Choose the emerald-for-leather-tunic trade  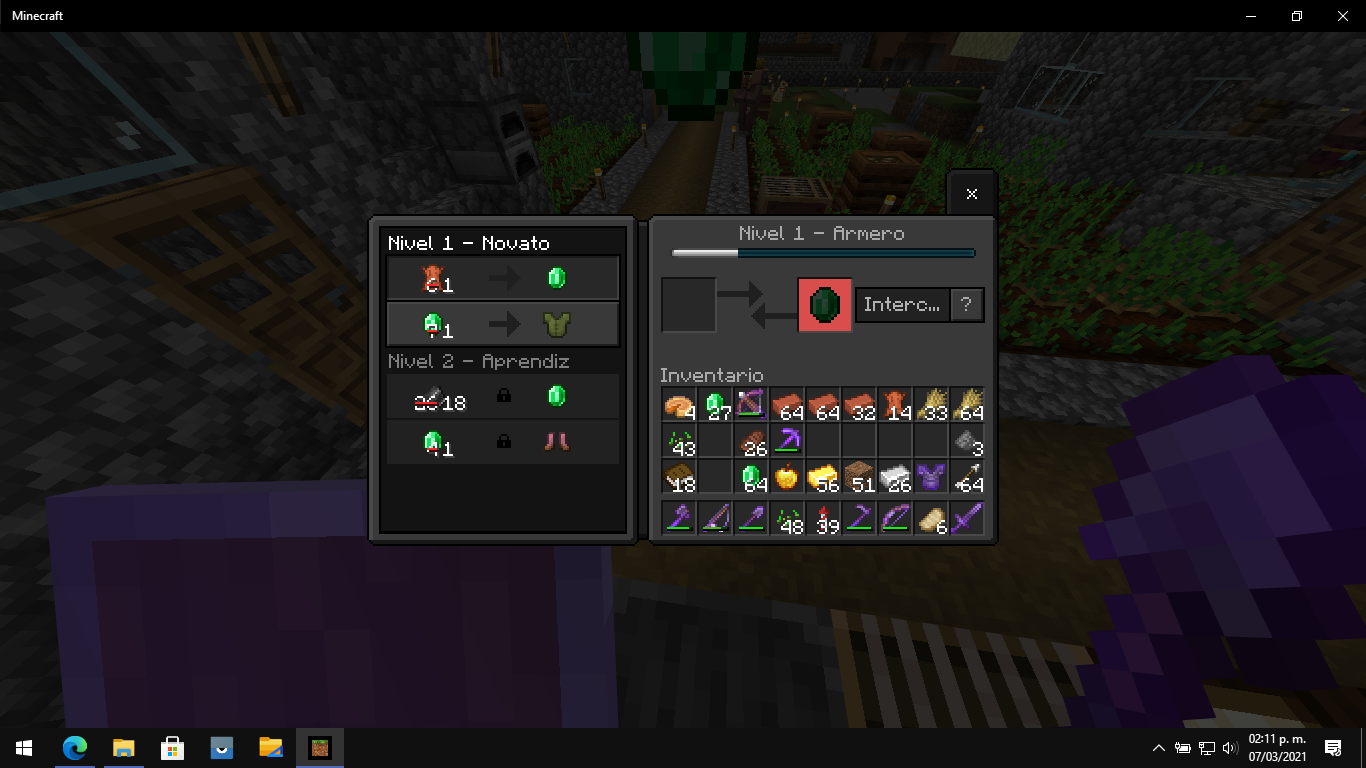pos(503,324)
